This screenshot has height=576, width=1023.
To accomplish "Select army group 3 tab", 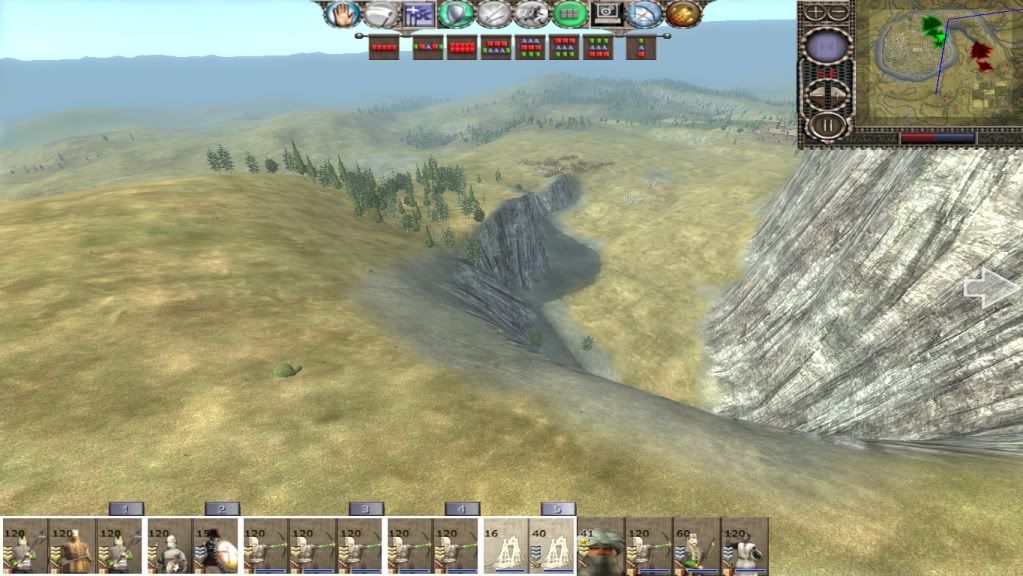I will tap(366, 509).
